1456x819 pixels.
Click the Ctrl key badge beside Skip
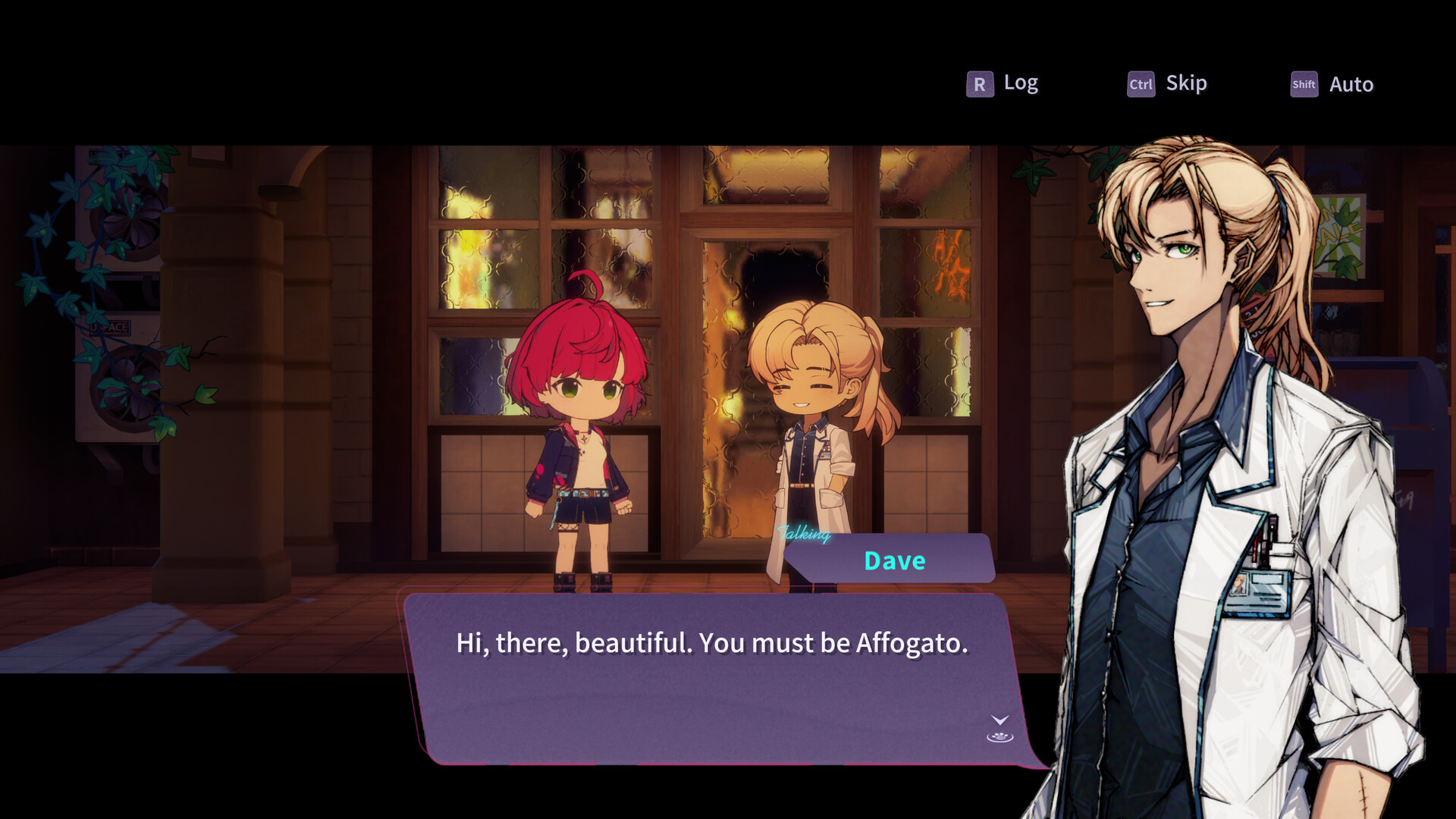click(1141, 85)
